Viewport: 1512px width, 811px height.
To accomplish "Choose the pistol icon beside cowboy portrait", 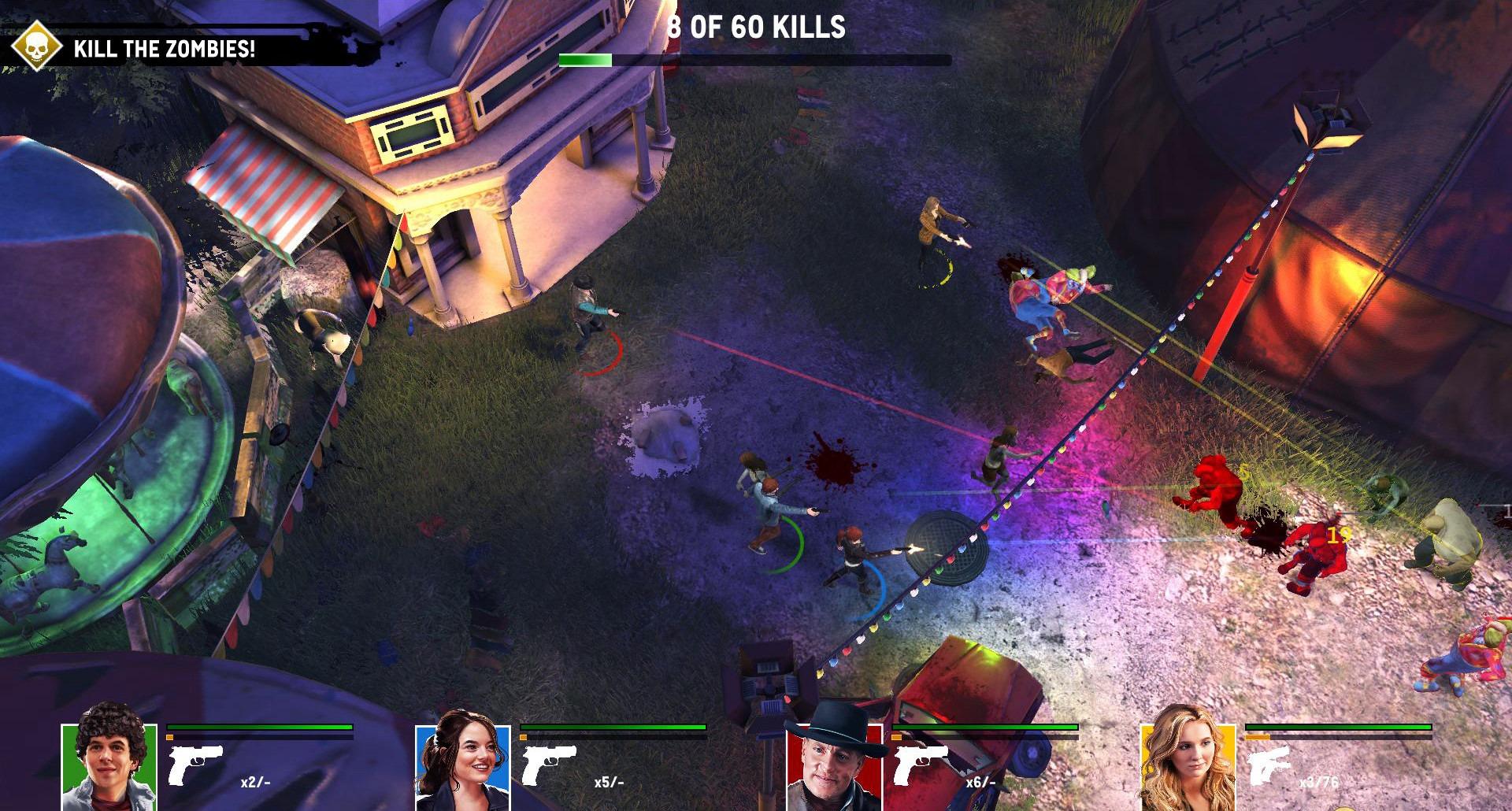I will 920,765.
